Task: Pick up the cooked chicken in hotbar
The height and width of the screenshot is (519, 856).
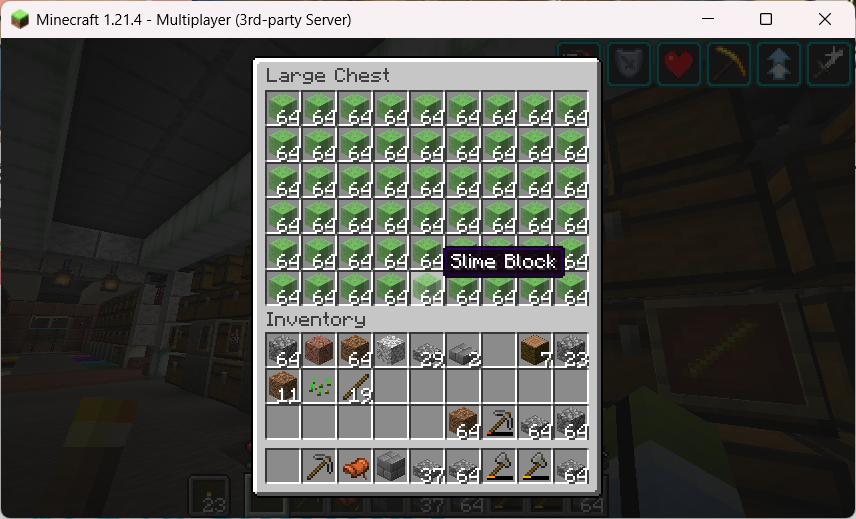Action: tap(356, 467)
